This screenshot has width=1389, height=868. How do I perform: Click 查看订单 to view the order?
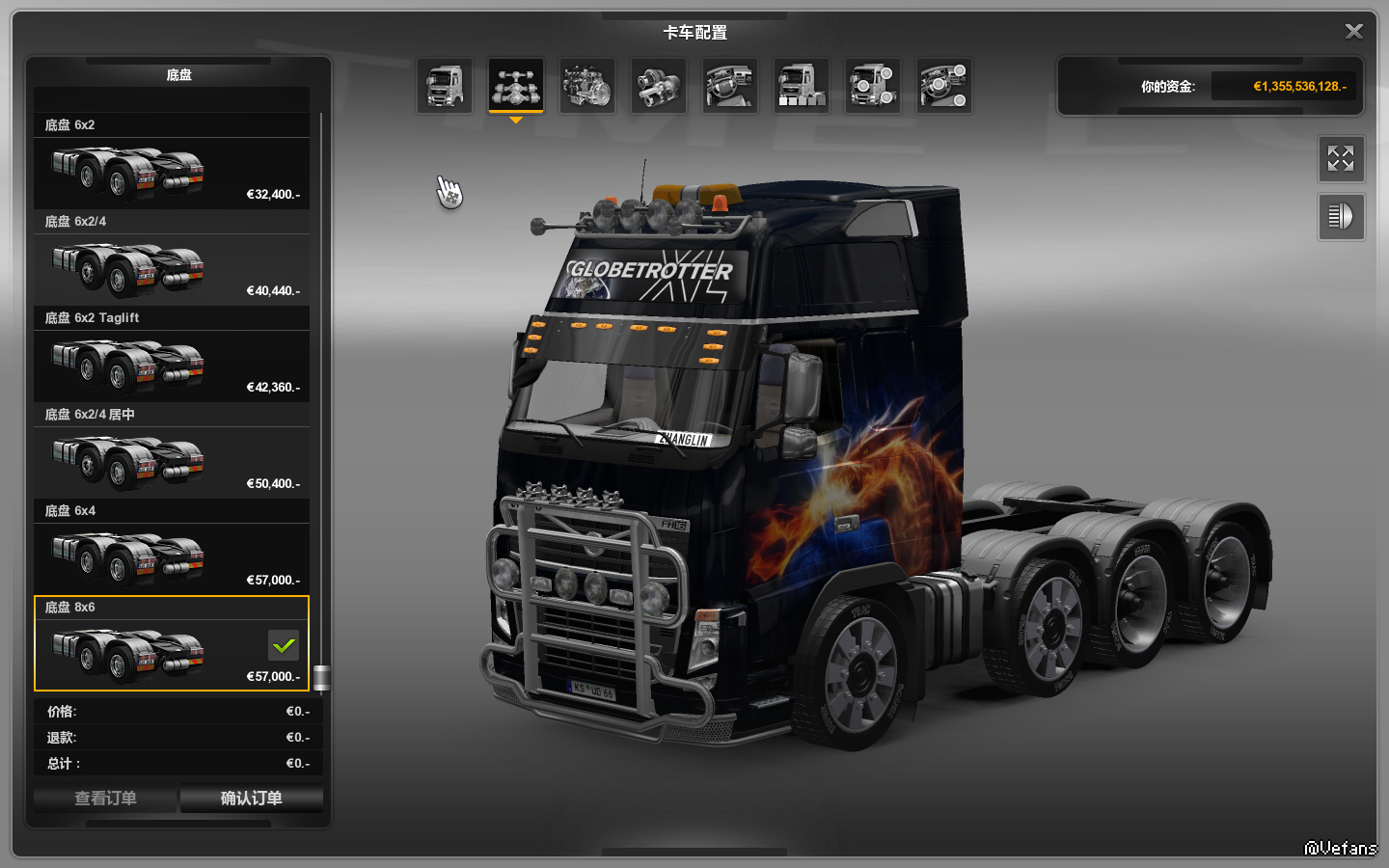(x=105, y=799)
